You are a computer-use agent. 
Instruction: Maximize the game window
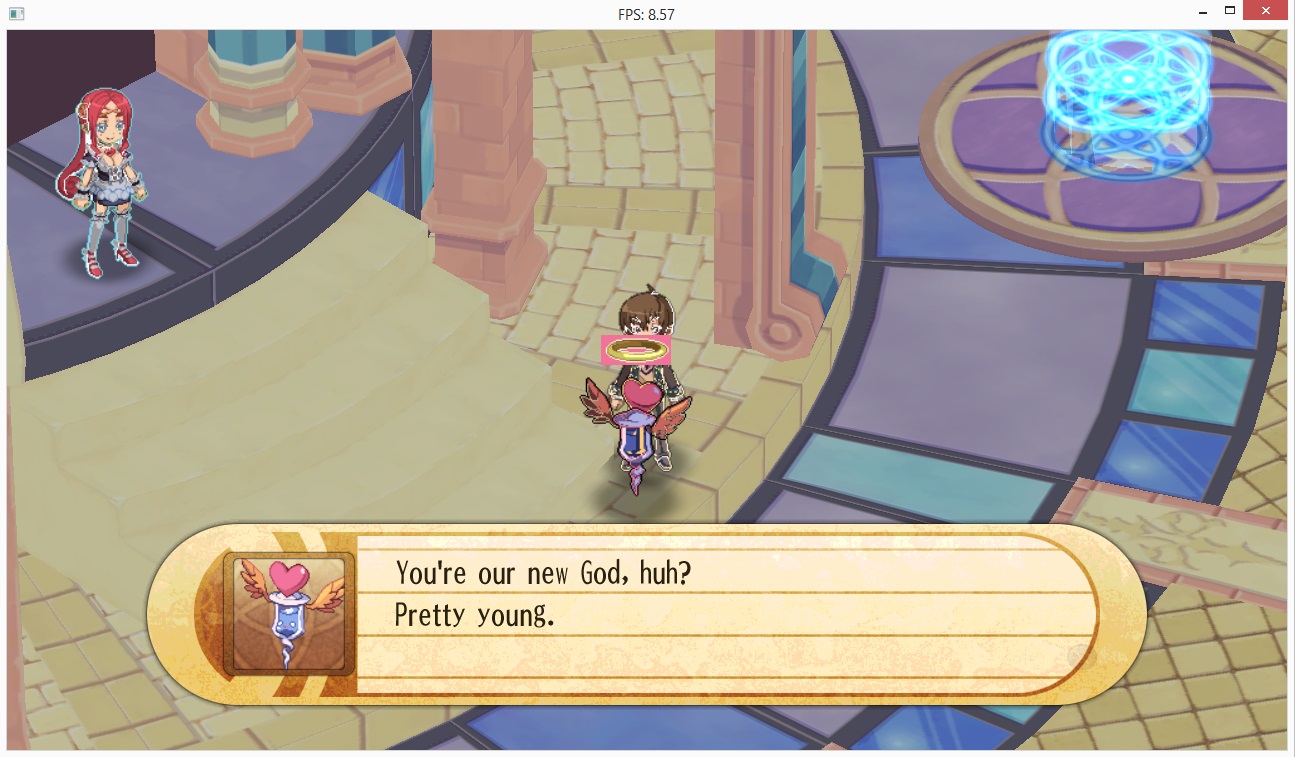point(1229,12)
